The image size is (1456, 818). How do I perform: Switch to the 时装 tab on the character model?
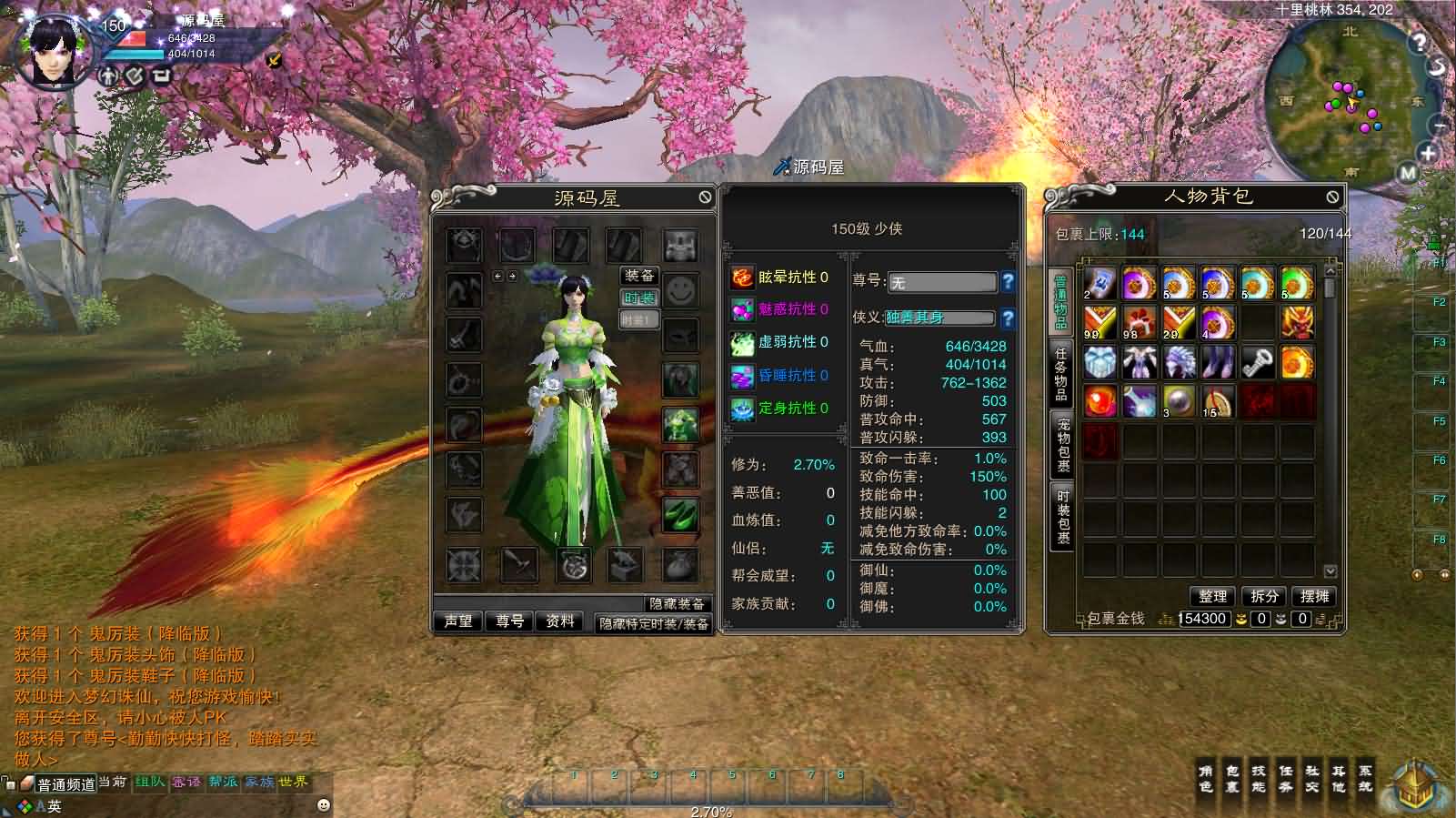638,298
